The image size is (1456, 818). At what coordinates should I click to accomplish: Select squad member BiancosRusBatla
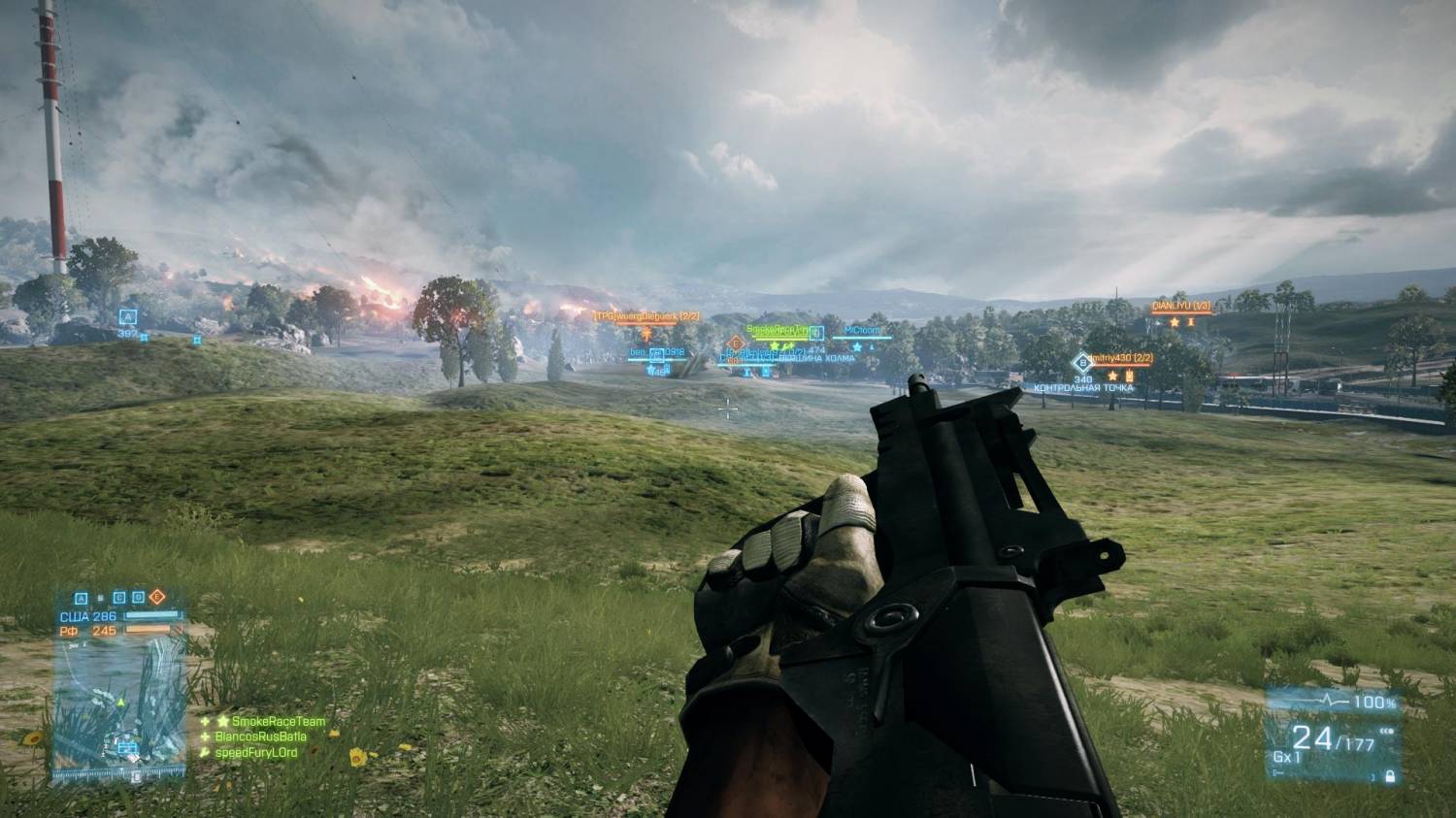[x=269, y=737]
